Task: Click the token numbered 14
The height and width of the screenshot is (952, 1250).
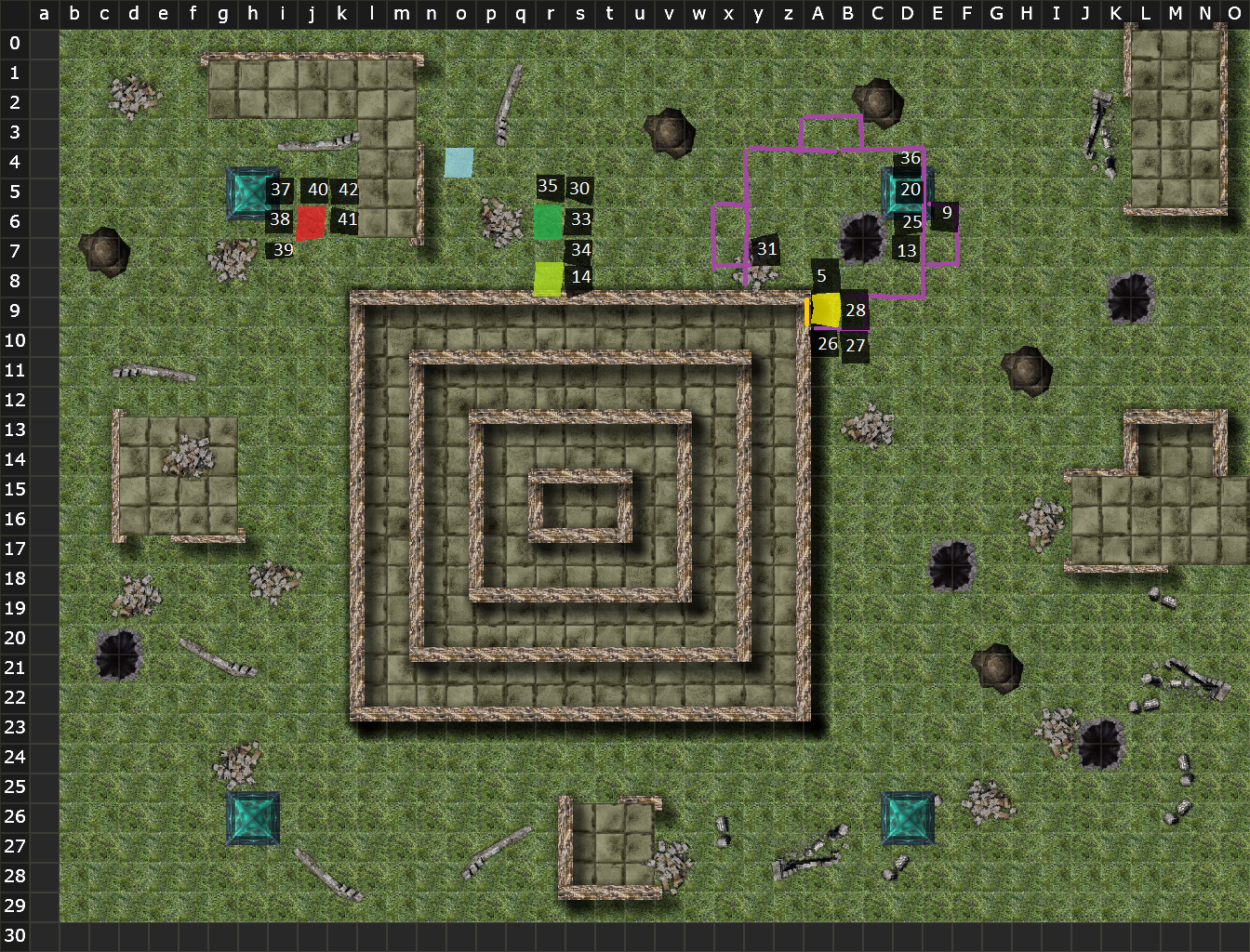Action: [580, 277]
